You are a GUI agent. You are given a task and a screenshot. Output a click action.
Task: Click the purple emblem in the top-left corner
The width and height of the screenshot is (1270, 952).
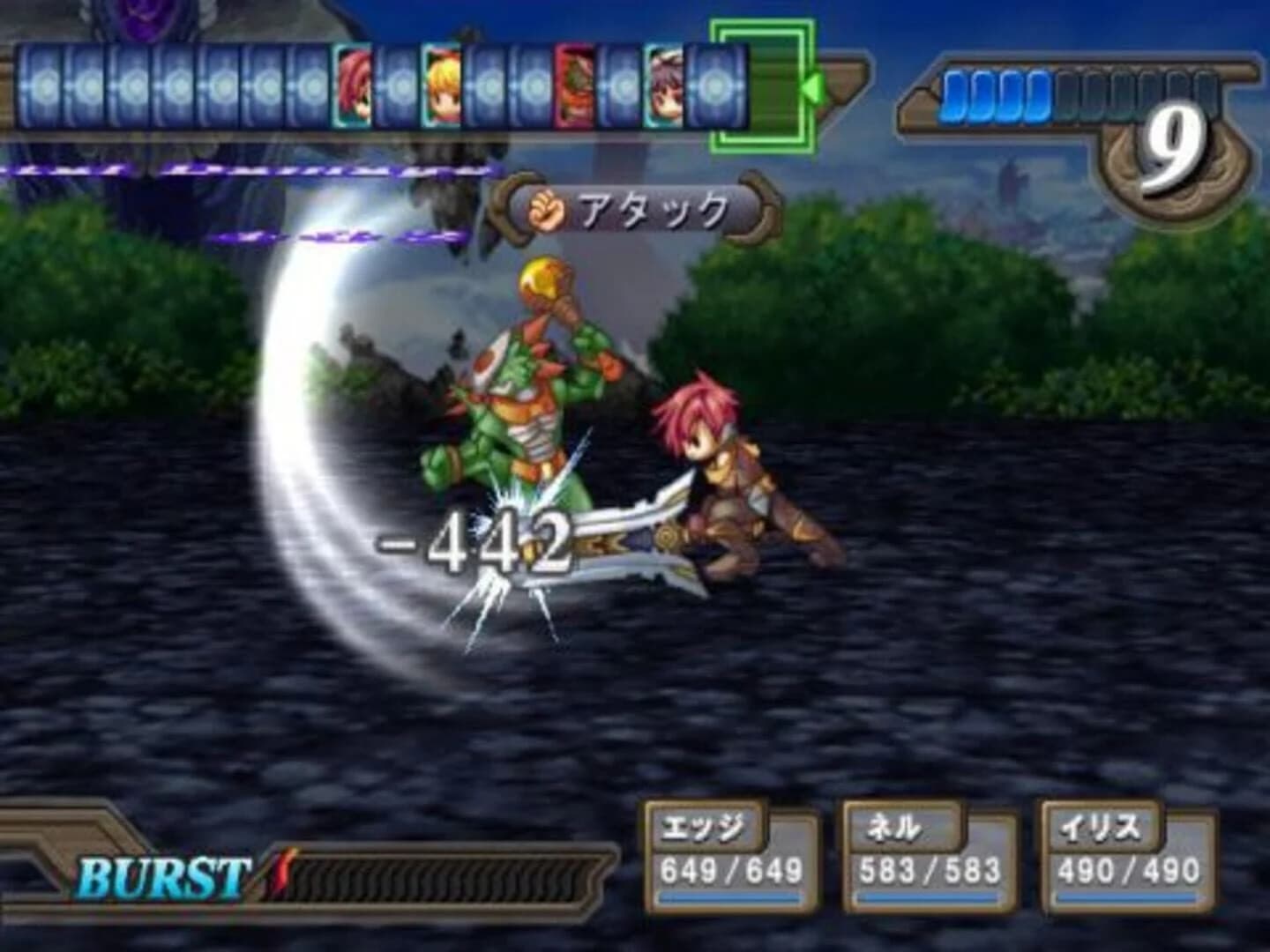click(x=141, y=18)
